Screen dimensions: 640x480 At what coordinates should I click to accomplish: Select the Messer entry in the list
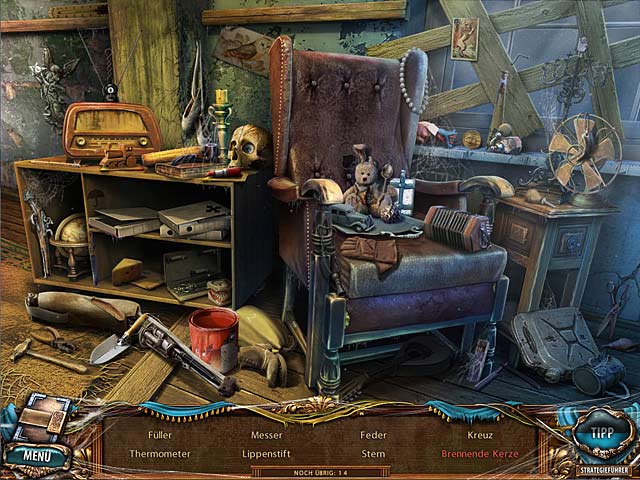click(x=267, y=435)
